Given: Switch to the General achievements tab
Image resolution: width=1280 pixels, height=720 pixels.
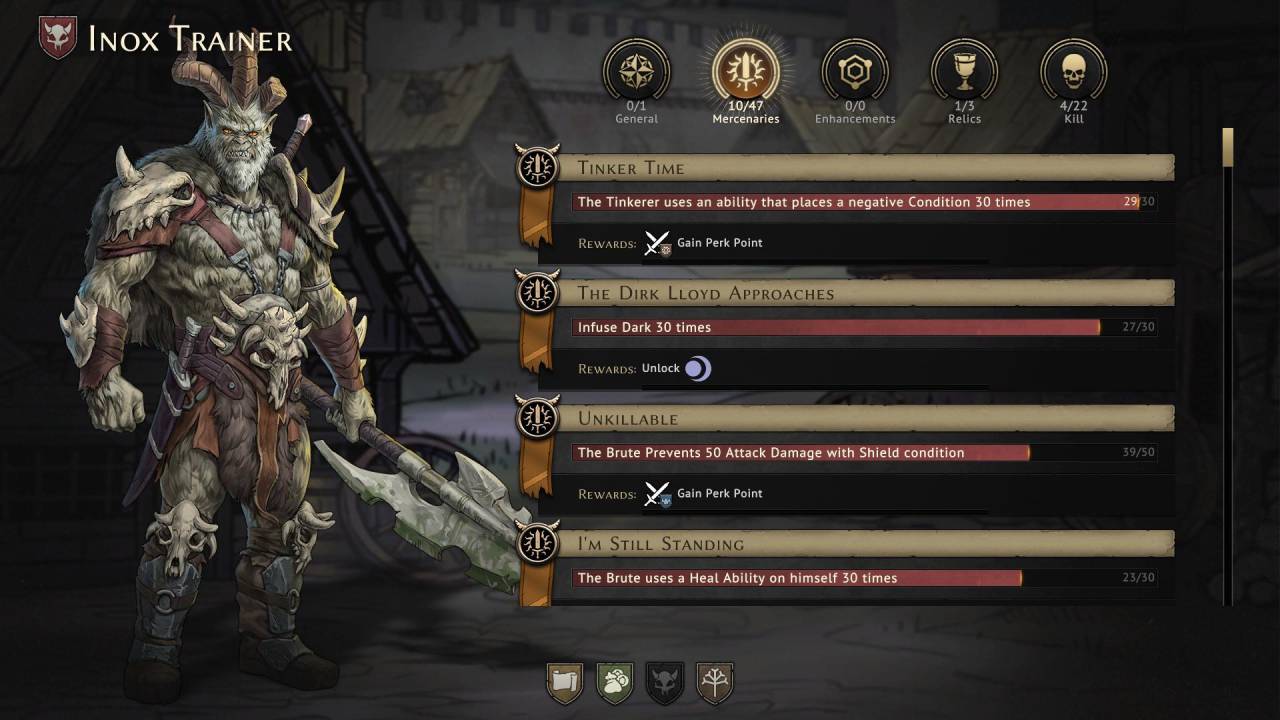Looking at the screenshot, I should (x=636, y=72).
